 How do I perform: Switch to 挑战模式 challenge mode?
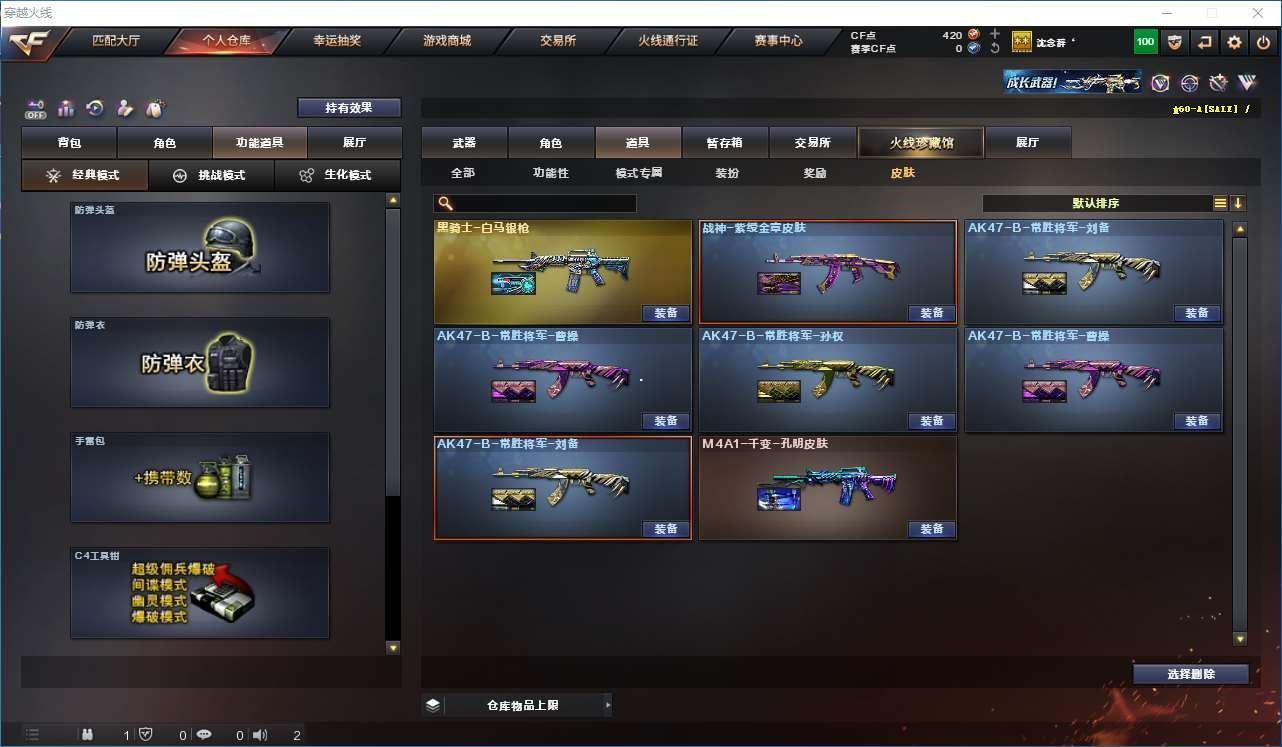point(210,175)
